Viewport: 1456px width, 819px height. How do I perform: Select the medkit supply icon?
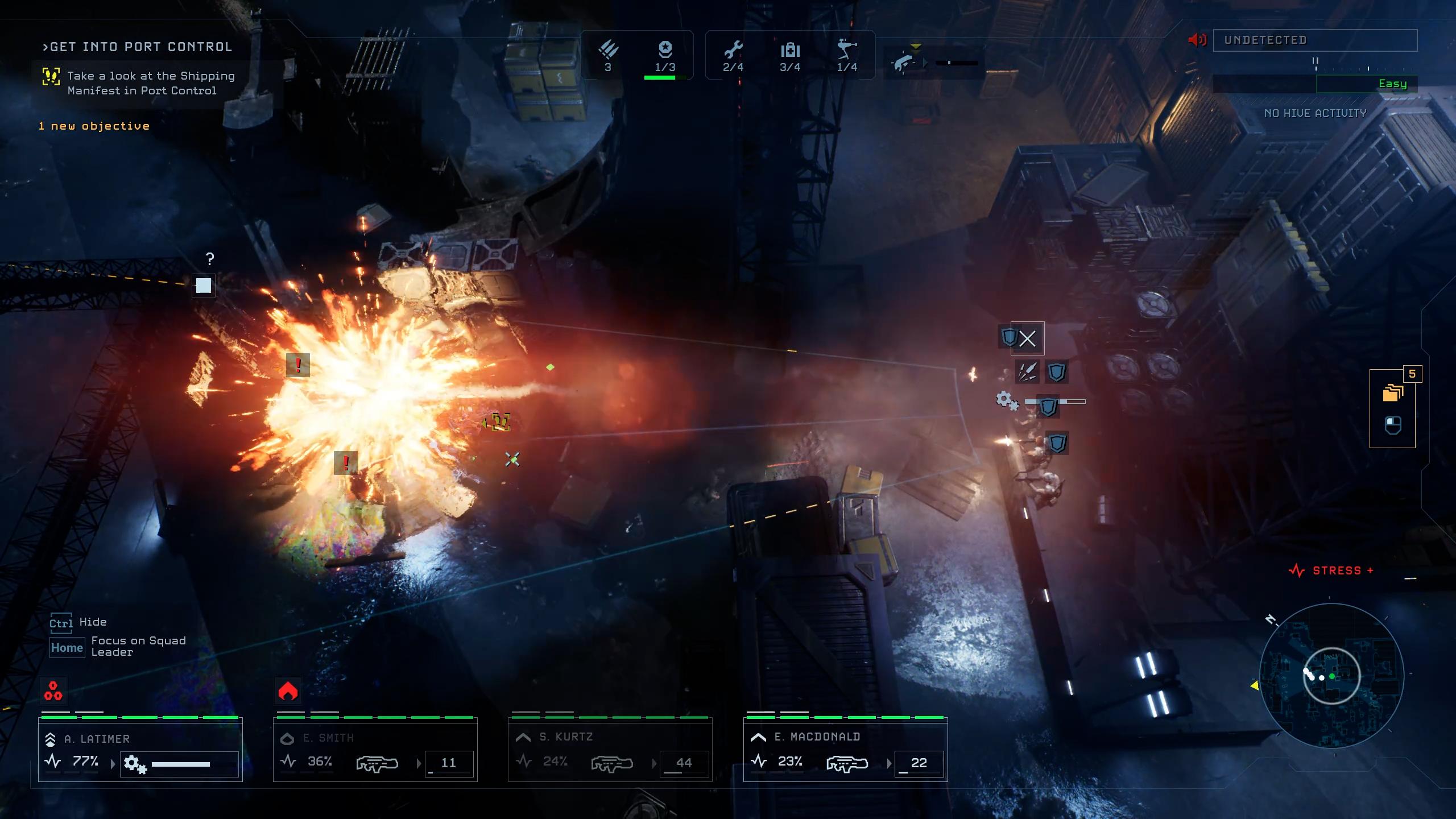(790, 51)
